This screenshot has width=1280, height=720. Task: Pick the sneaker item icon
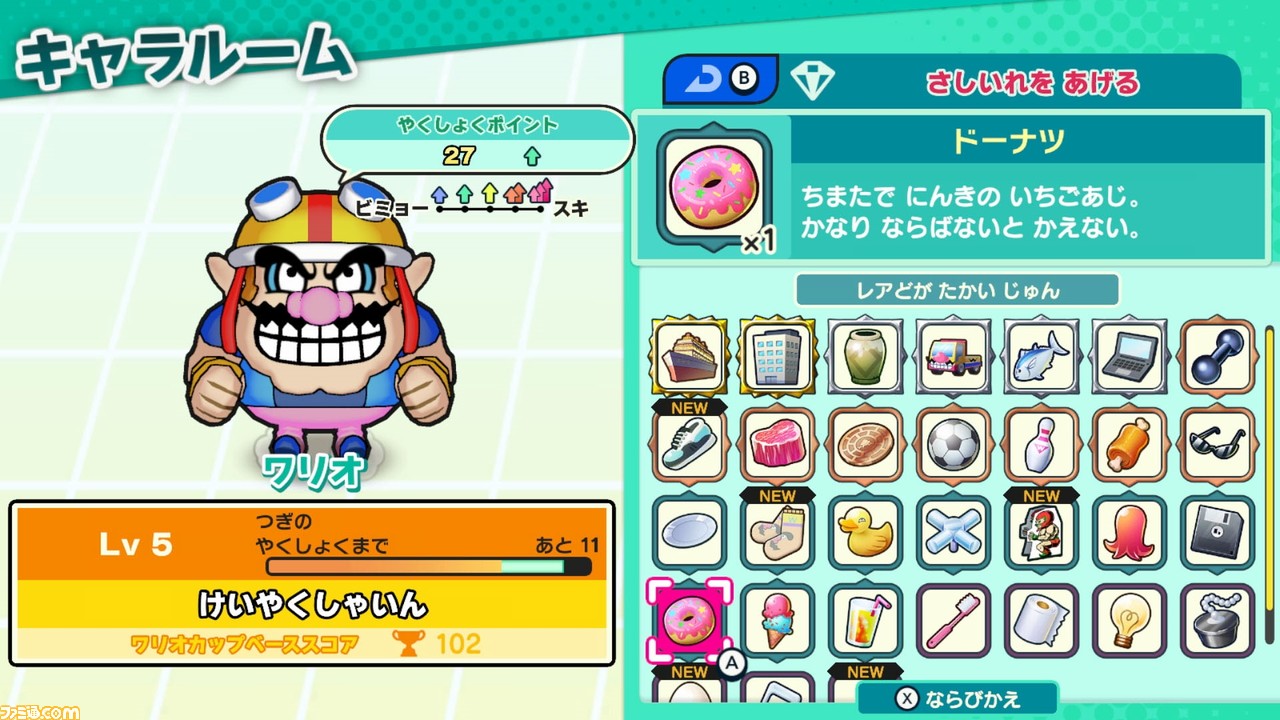688,445
